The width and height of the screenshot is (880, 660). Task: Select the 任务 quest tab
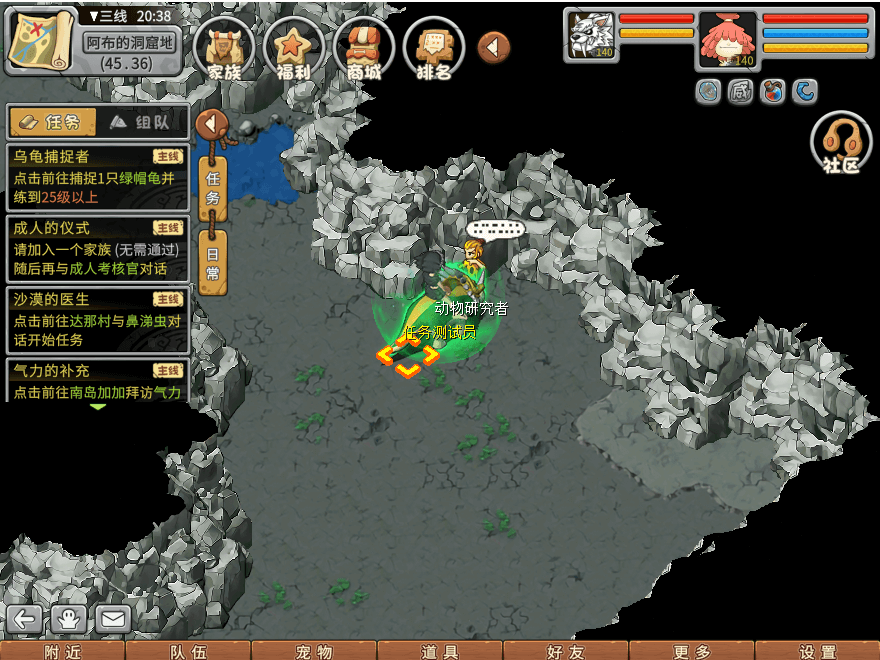click(x=52, y=122)
